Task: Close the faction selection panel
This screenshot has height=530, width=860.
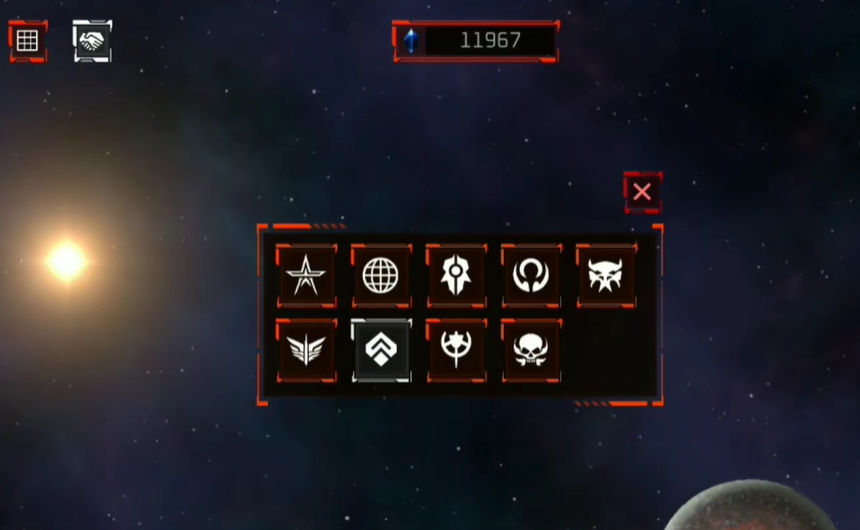Action: (x=642, y=192)
